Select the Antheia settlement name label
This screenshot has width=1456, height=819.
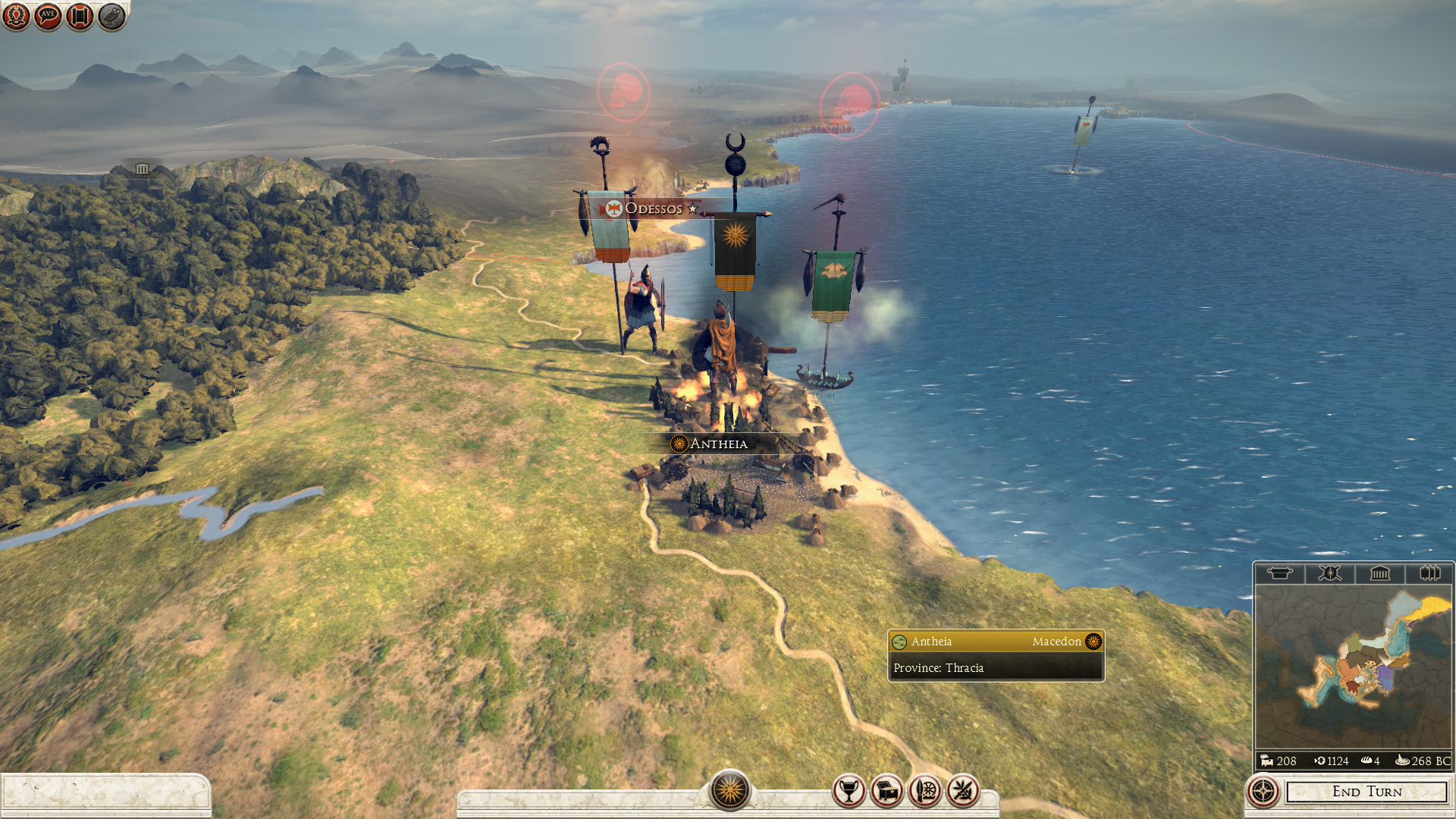click(x=718, y=444)
